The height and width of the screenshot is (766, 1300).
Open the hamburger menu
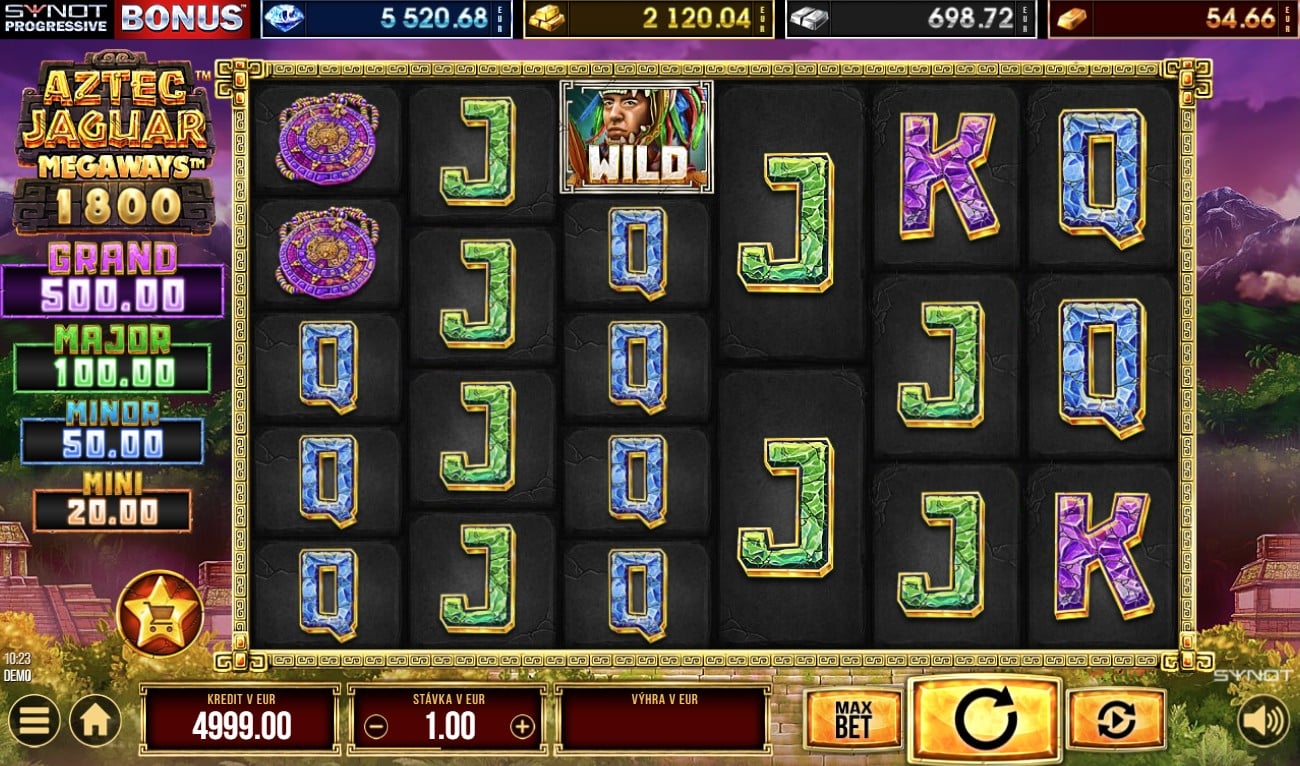[33, 720]
